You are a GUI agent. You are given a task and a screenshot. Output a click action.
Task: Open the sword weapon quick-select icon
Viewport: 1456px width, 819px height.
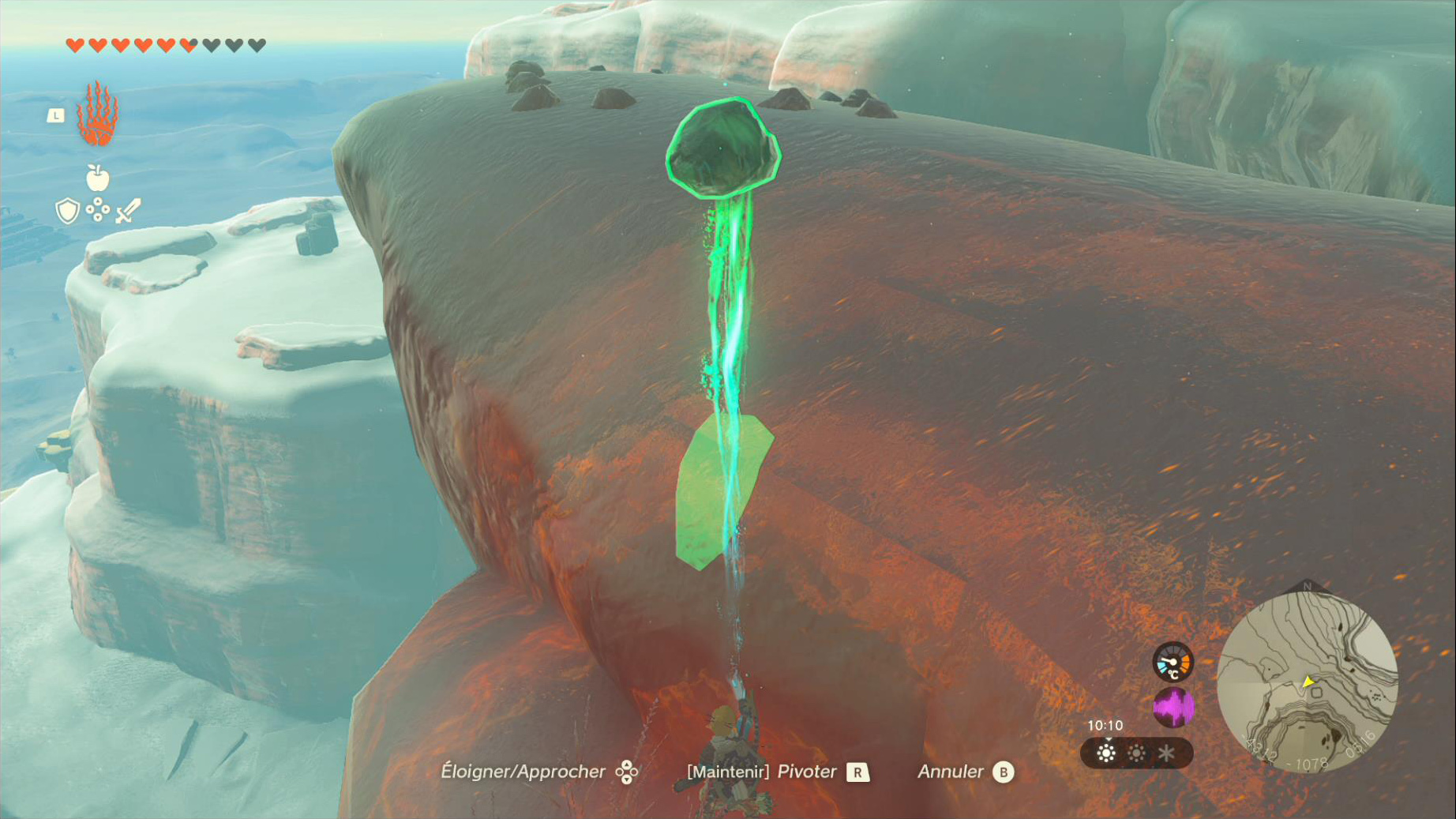point(128,210)
